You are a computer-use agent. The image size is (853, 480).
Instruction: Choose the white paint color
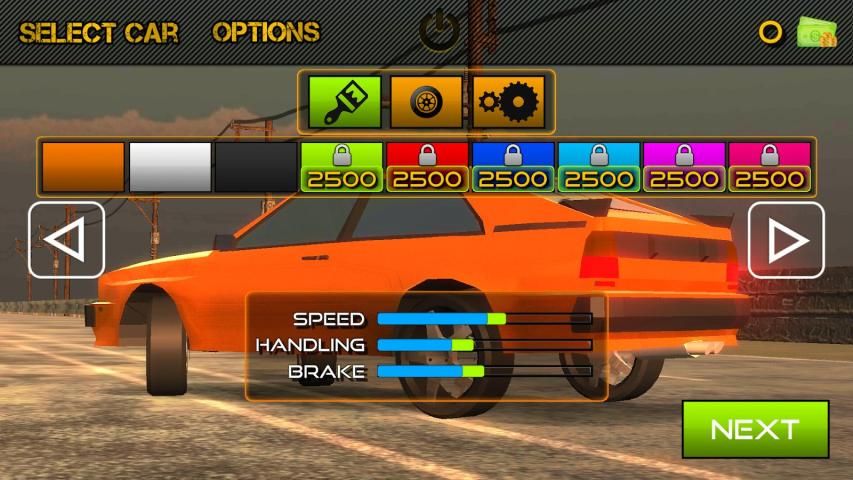coord(171,167)
